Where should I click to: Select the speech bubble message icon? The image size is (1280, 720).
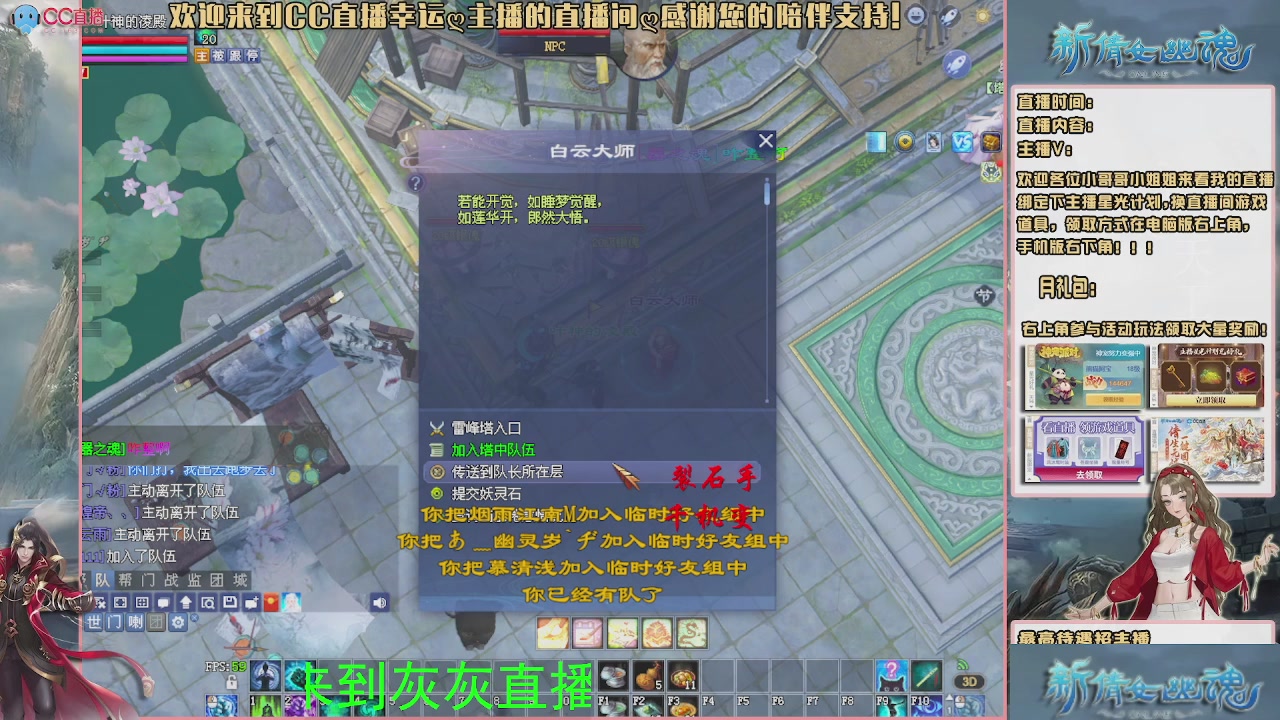point(162,602)
